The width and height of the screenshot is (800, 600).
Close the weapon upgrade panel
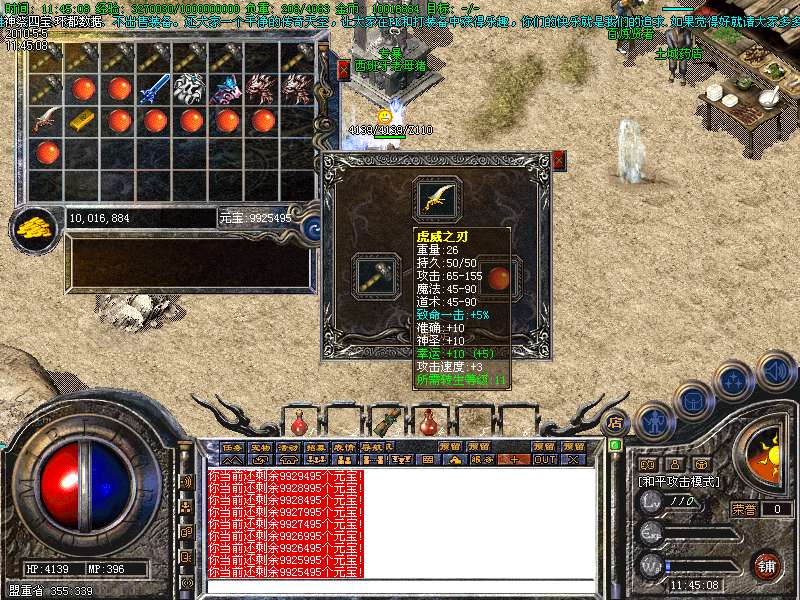(x=558, y=160)
